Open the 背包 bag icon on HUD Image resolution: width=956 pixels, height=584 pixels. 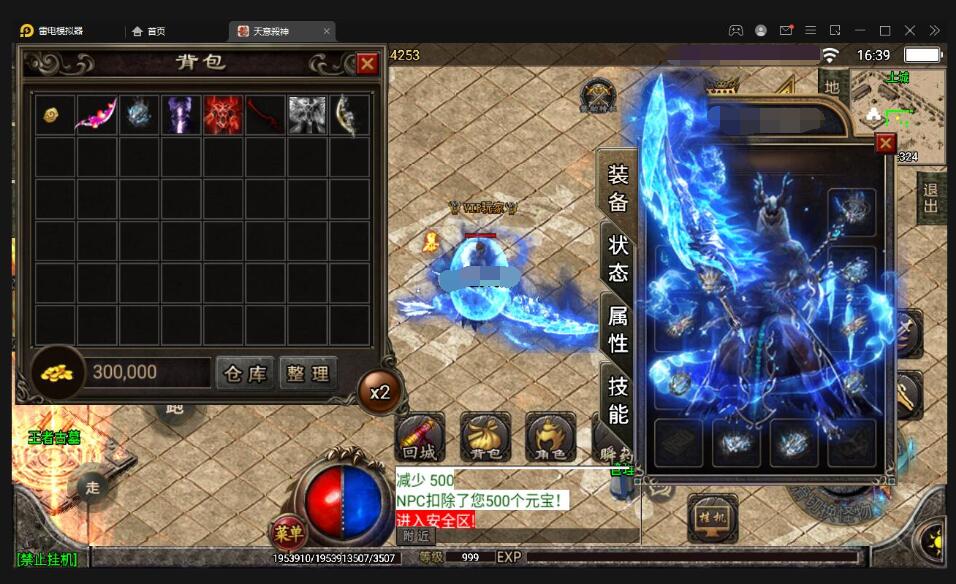pyautogui.click(x=485, y=437)
